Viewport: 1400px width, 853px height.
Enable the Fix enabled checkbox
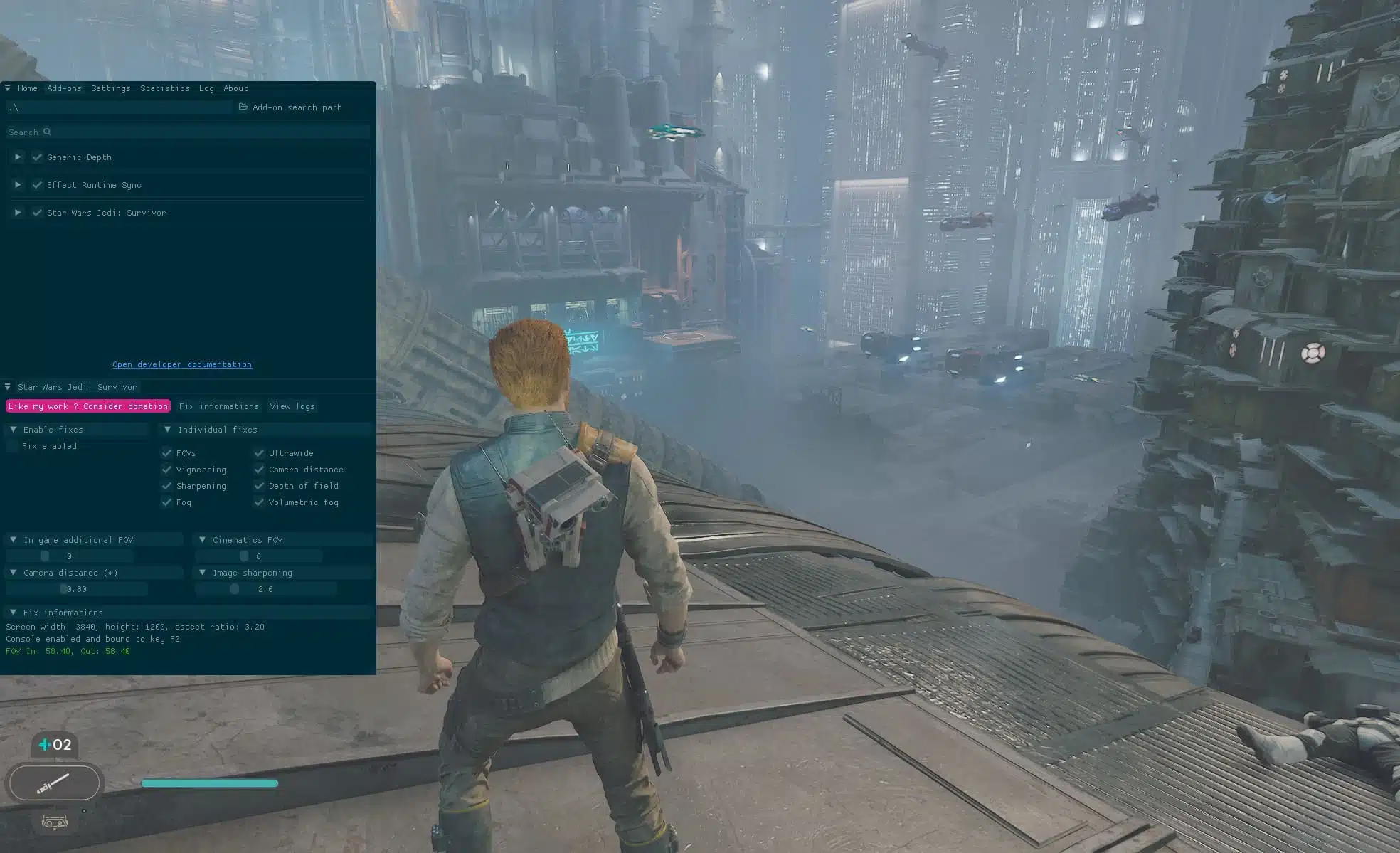(x=12, y=446)
